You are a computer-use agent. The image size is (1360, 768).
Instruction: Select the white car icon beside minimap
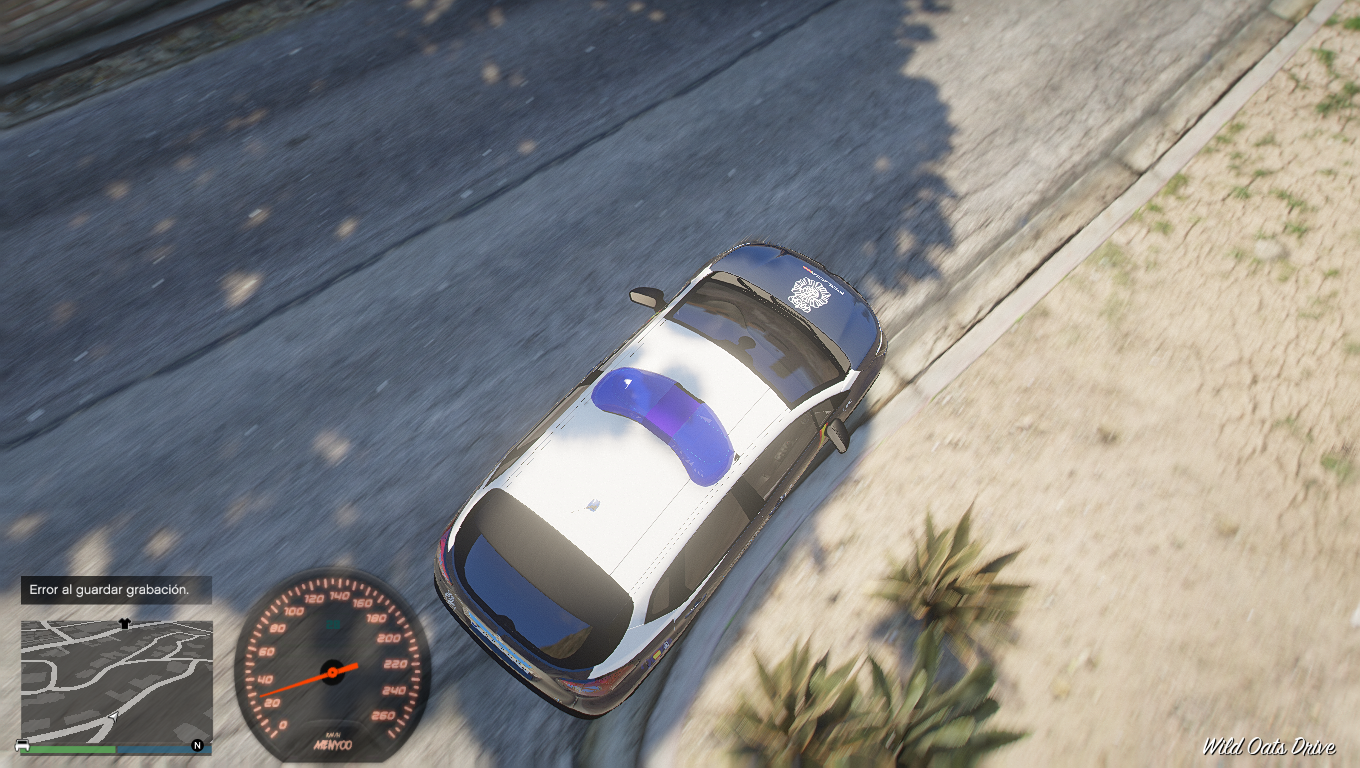coord(23,746)
